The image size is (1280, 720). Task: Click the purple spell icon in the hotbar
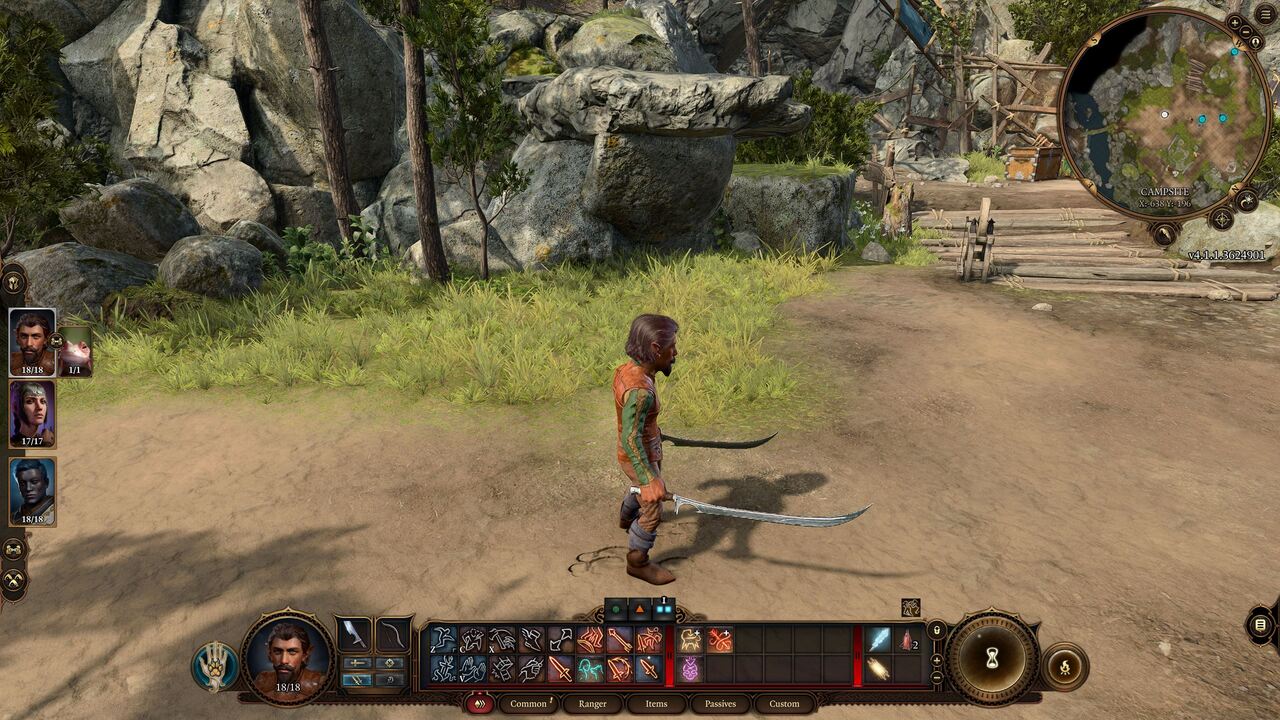691,669
